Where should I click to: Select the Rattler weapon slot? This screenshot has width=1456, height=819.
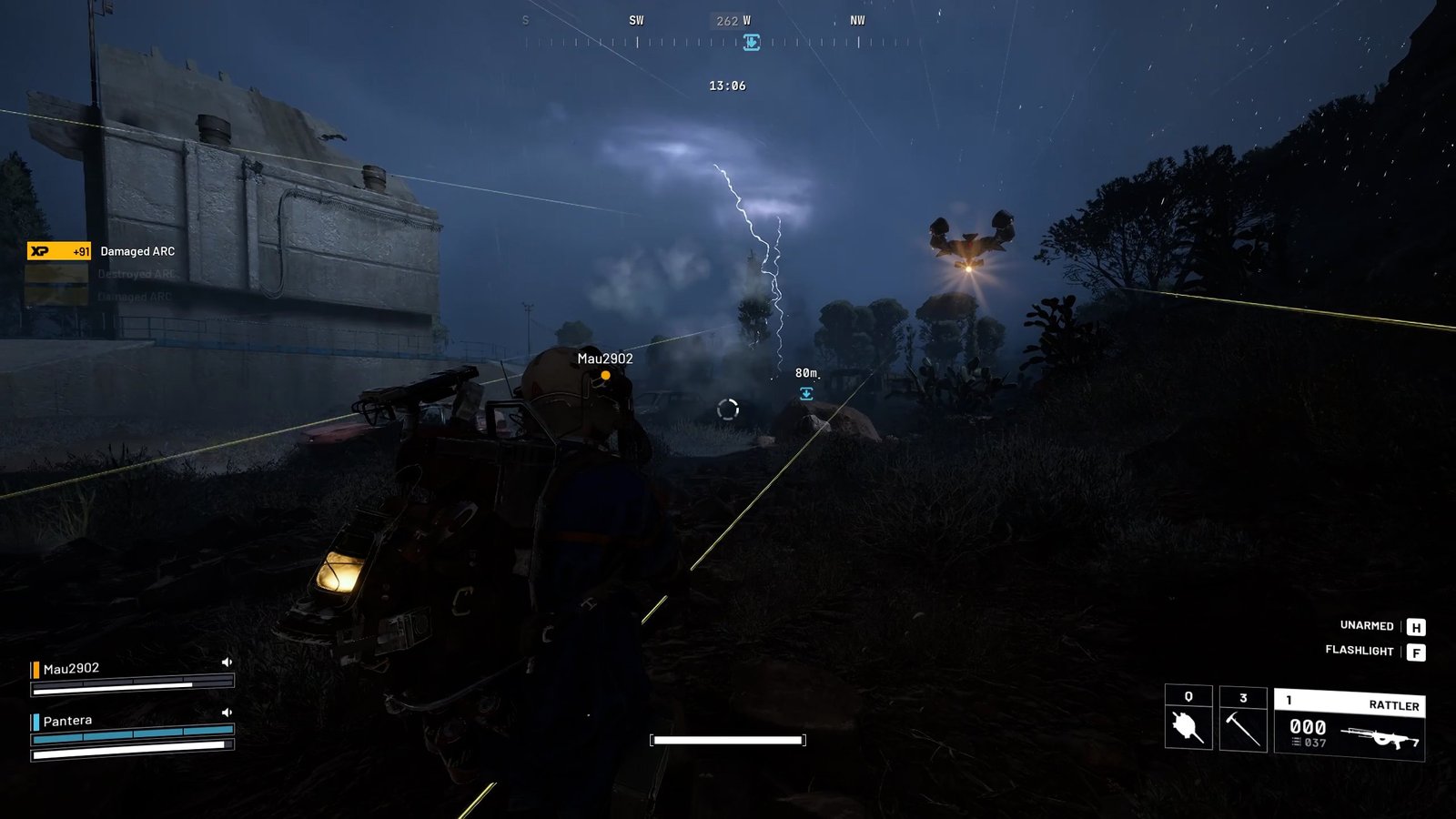1349,725
